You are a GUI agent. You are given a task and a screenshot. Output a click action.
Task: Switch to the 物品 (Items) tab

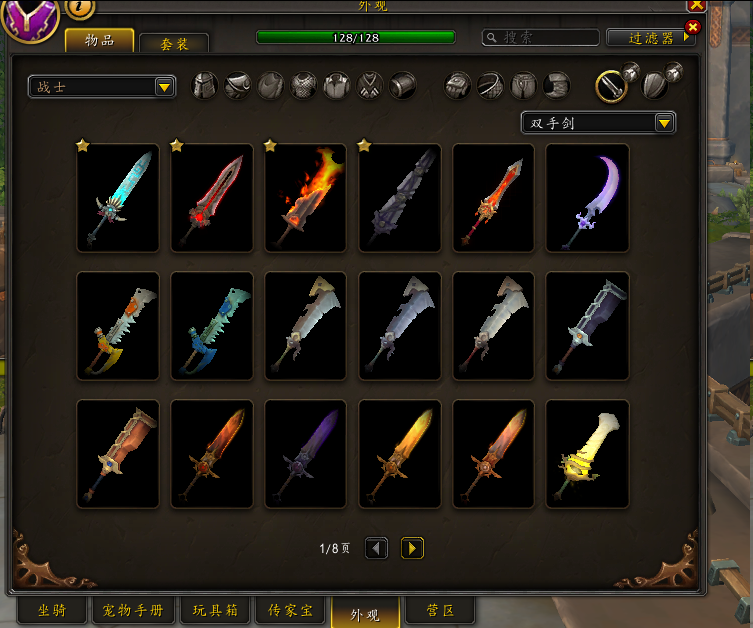tap(100, 40)
